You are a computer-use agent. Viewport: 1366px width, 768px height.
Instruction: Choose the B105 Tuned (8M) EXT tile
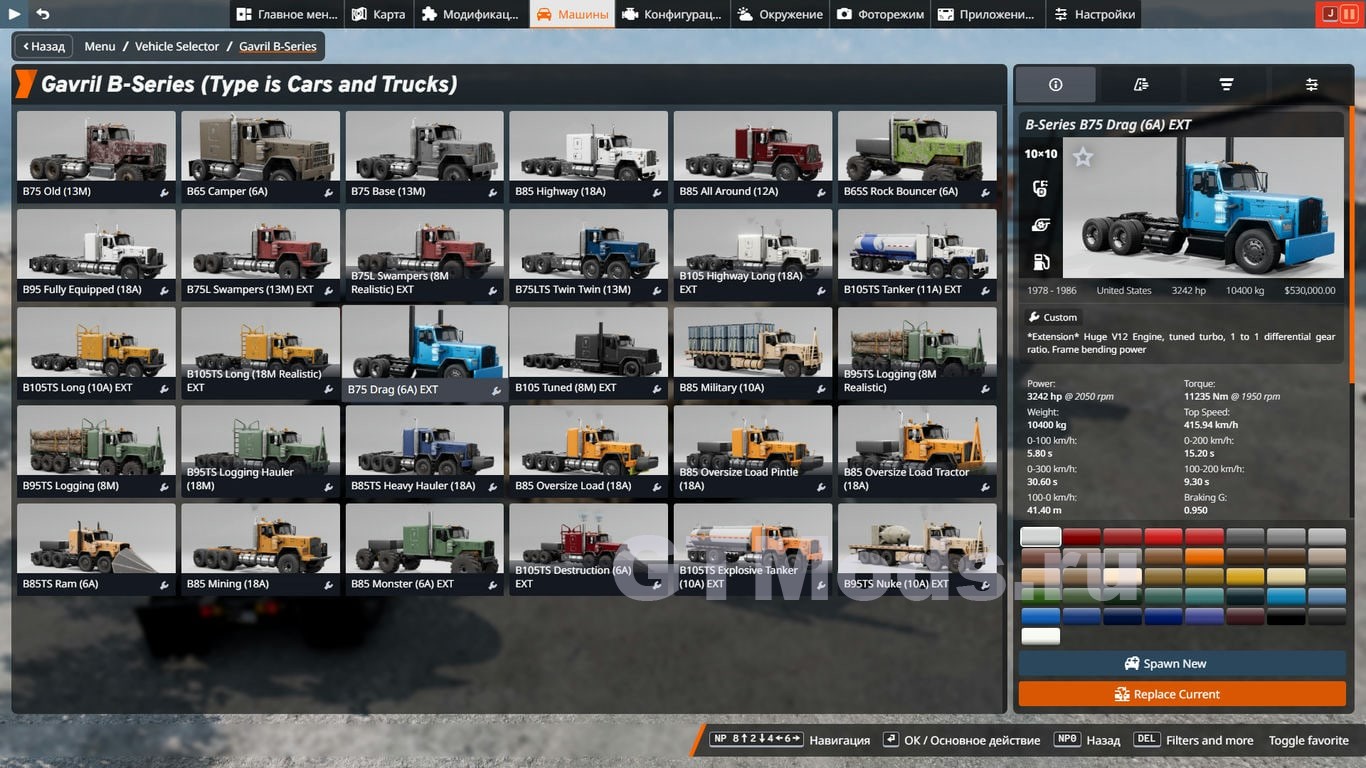point(589,352)
